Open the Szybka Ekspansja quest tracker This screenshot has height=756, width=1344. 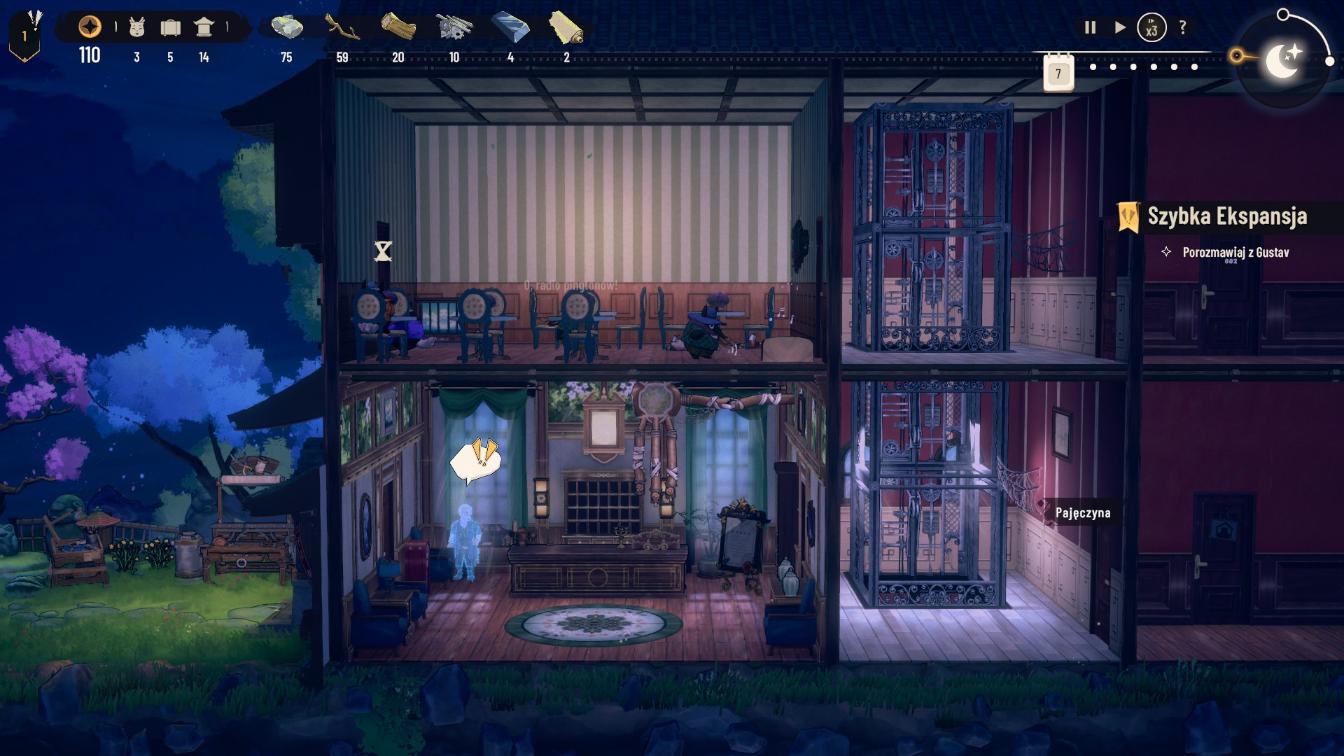tap(1226, 216)
